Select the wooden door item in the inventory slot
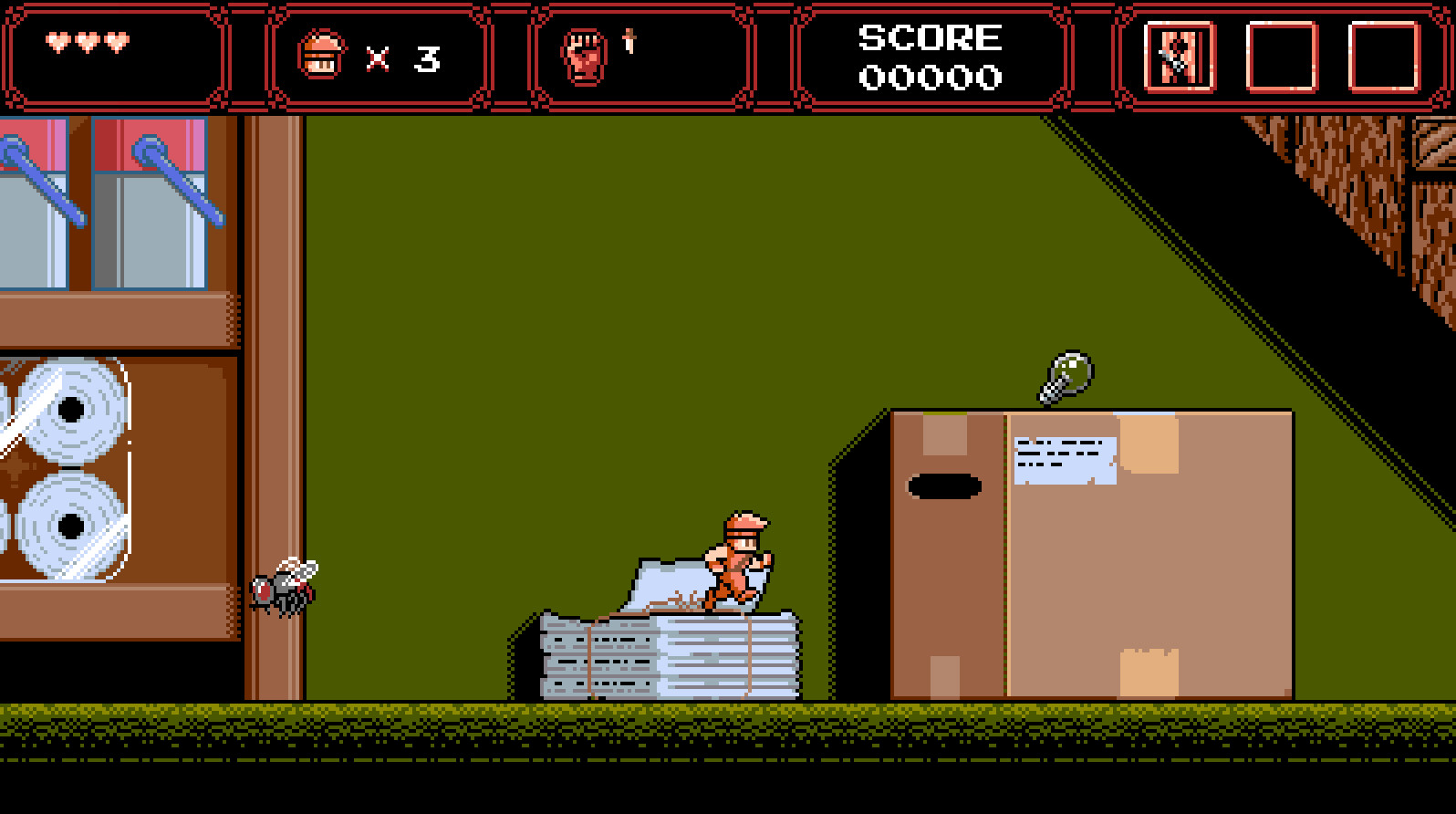Image resolution: width=1456 pixels, height=814 pixels. (1180, 57)
